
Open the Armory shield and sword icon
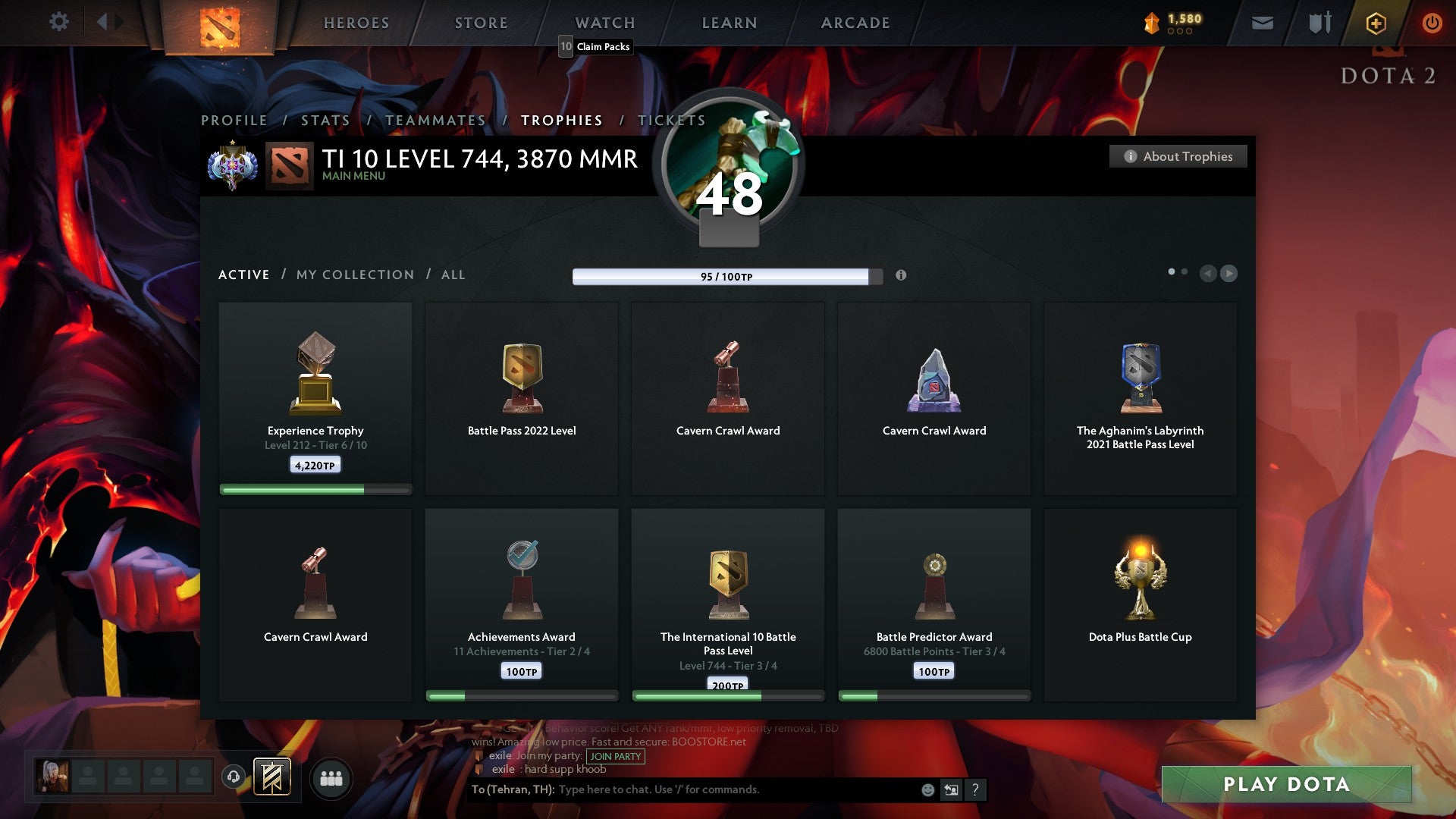(x=1319, y=23)
